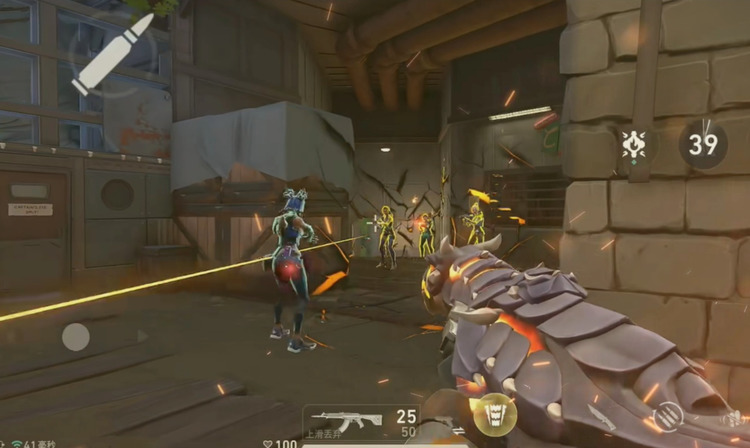Tap the ability button showing 39
Viewport: 750px width, 448px height.
pos(703,145)
